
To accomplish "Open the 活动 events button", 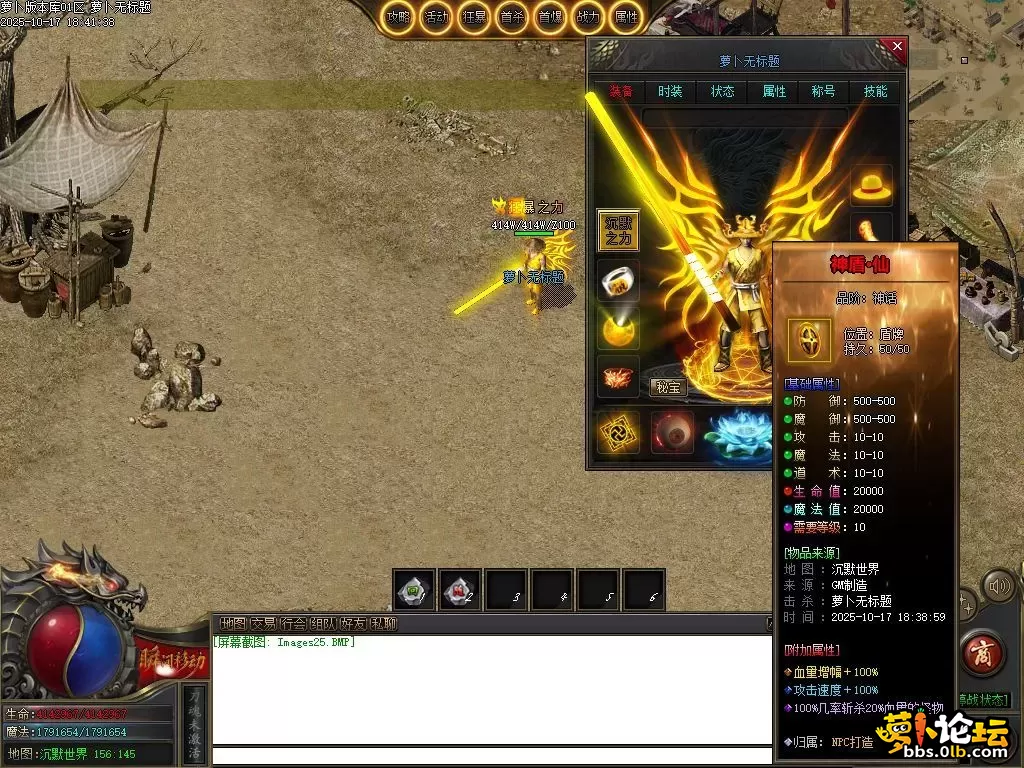I will point(436,17).
